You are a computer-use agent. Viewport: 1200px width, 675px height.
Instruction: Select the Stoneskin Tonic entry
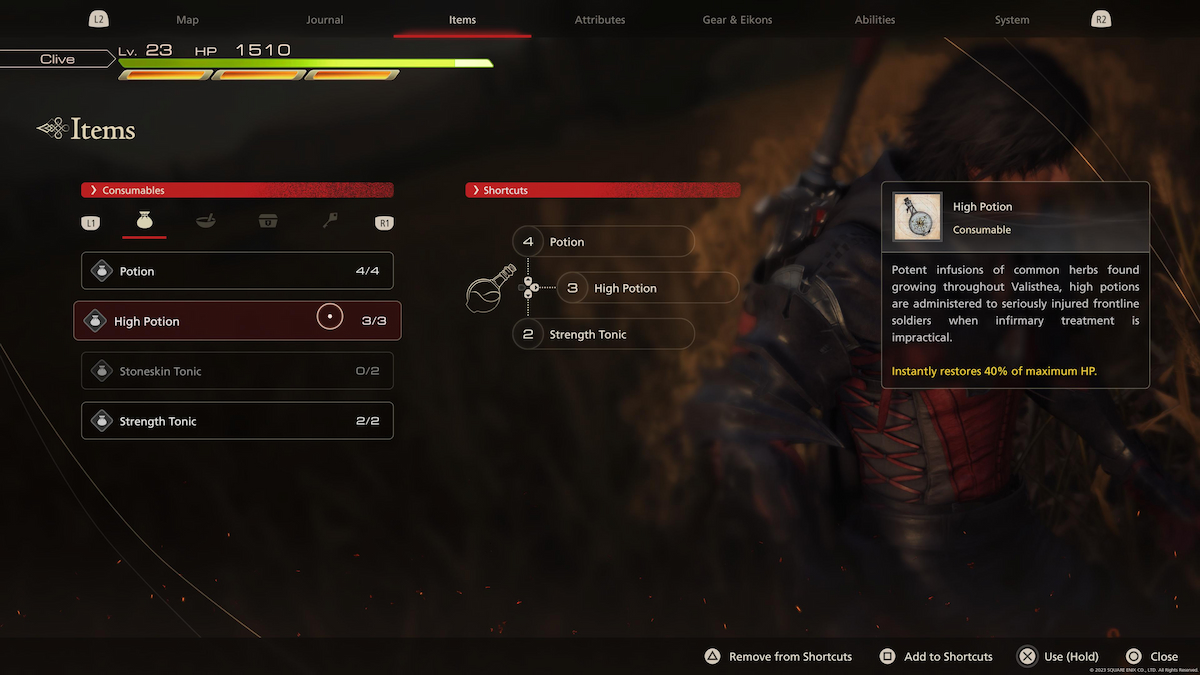tap(237, 371)
